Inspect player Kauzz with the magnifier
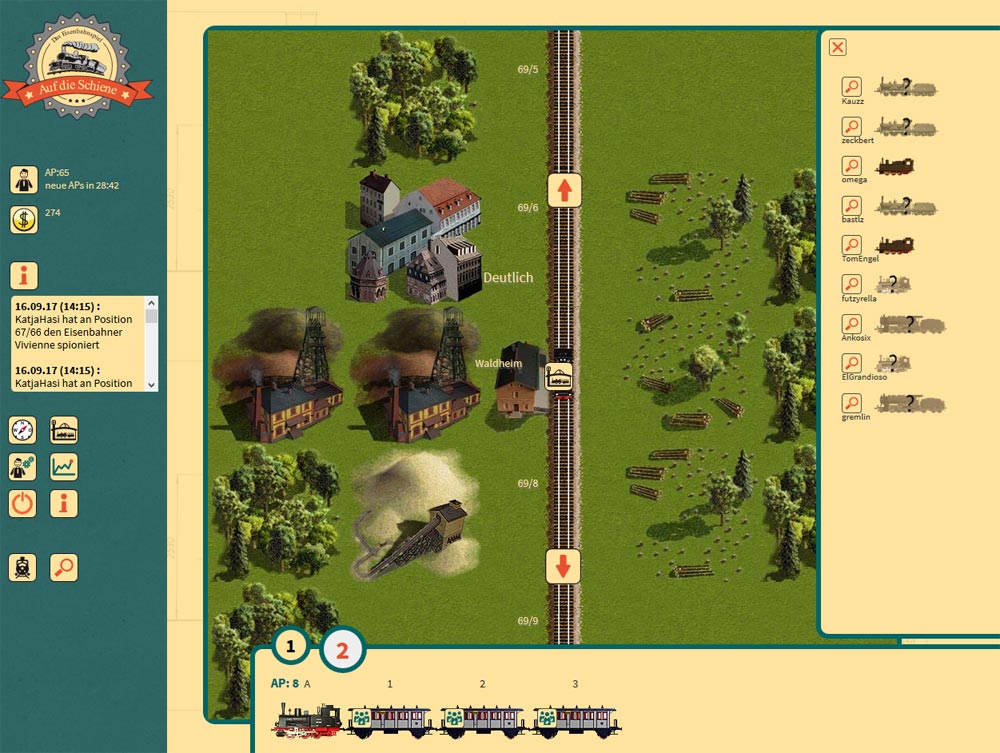1000x753 pixels. coord(851,86)
